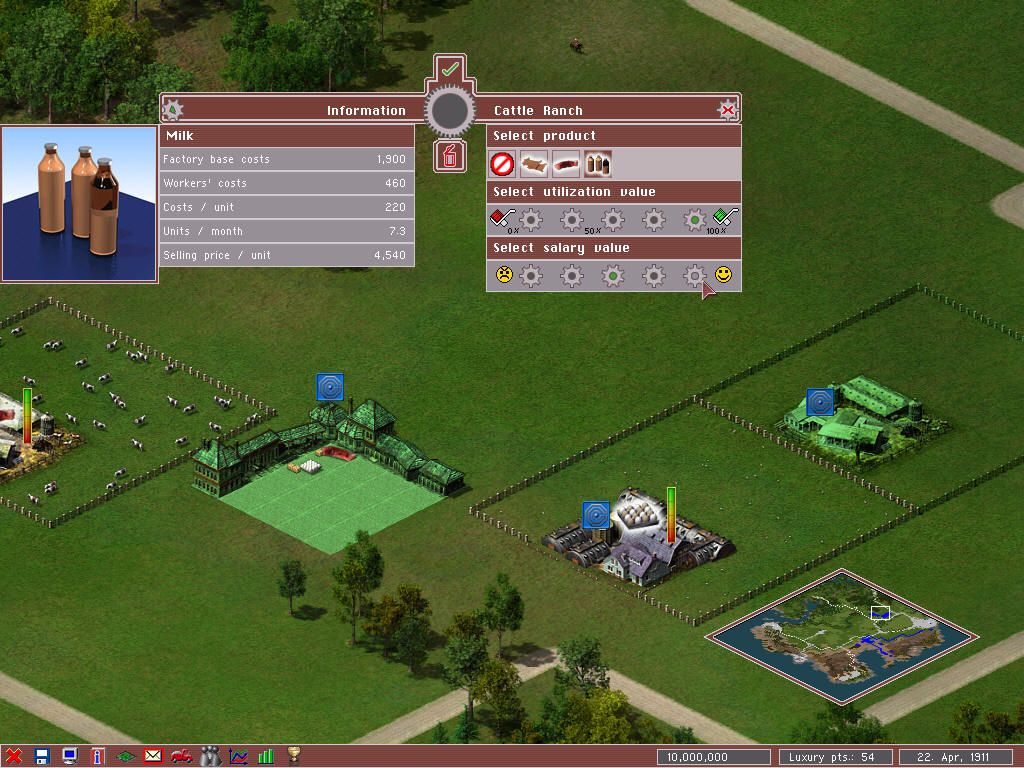Open the red truck vehicles icon
The height and width of the screenshot is (768, 1024).
tap(181, 756)
